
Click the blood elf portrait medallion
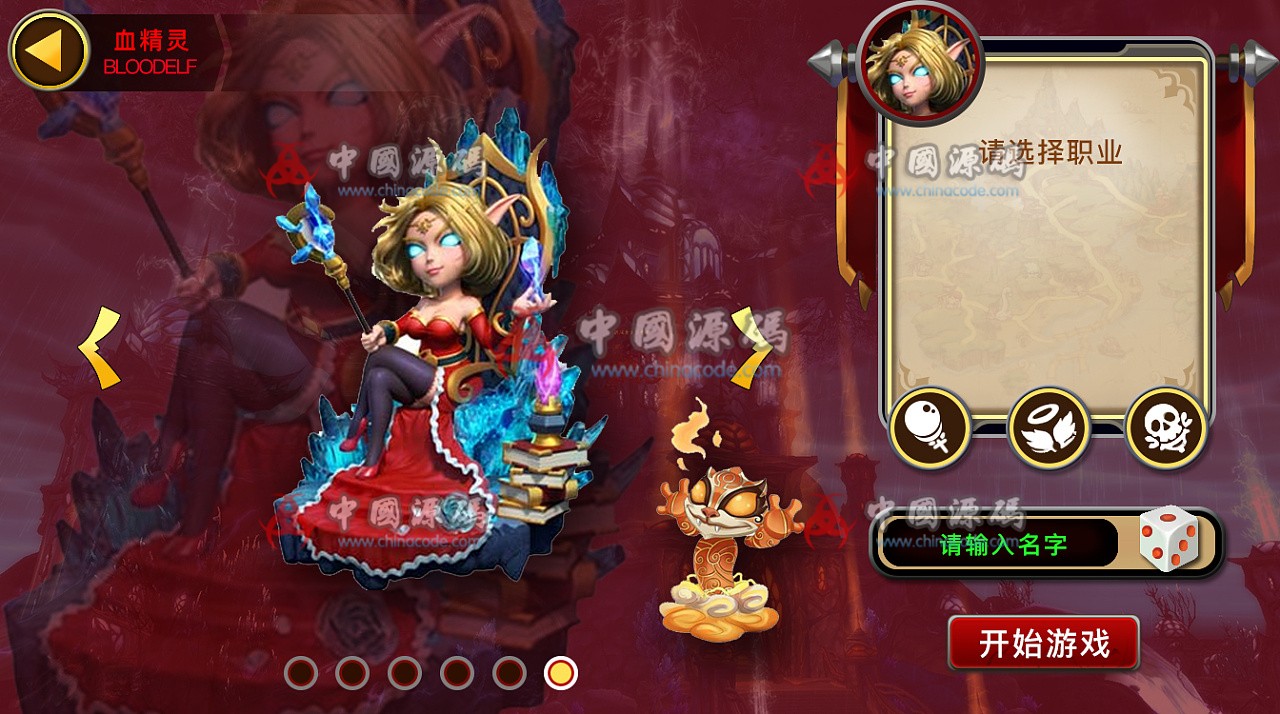tap(920, 62)
